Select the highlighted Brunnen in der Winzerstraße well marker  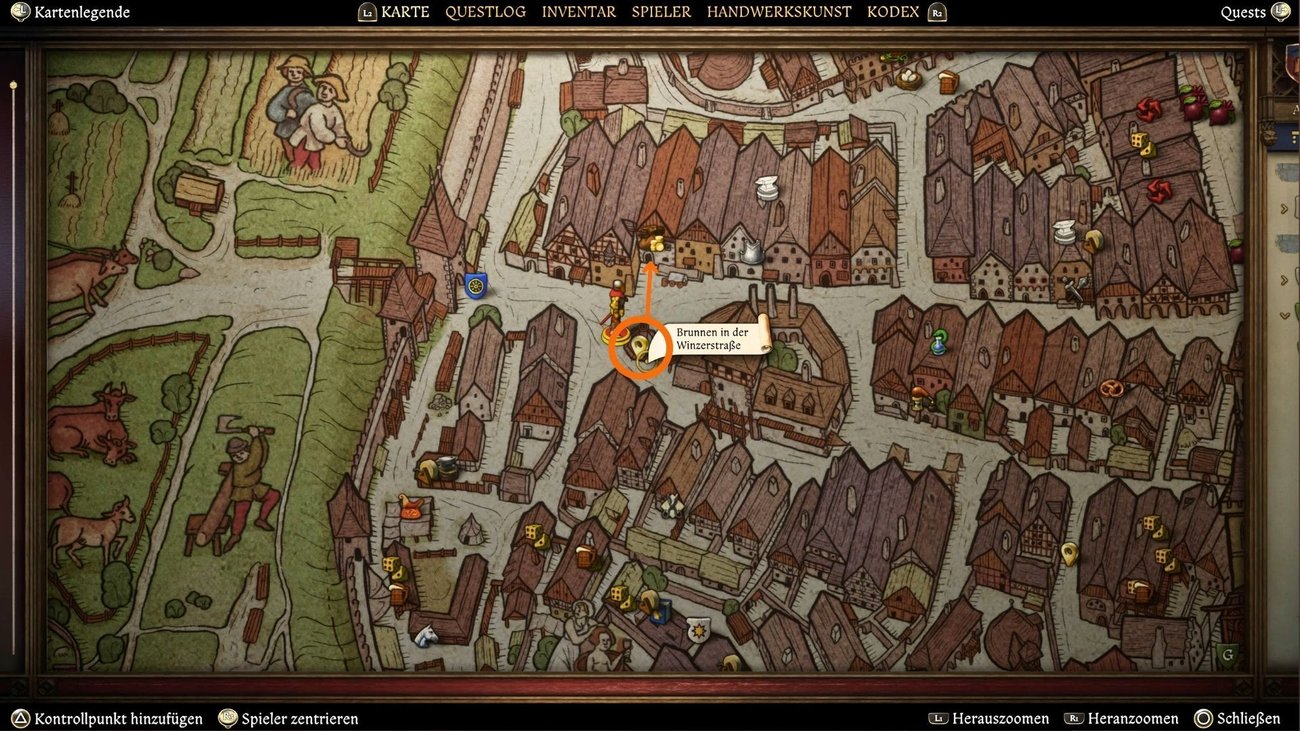pyautogui.click(x=641, y=347)
